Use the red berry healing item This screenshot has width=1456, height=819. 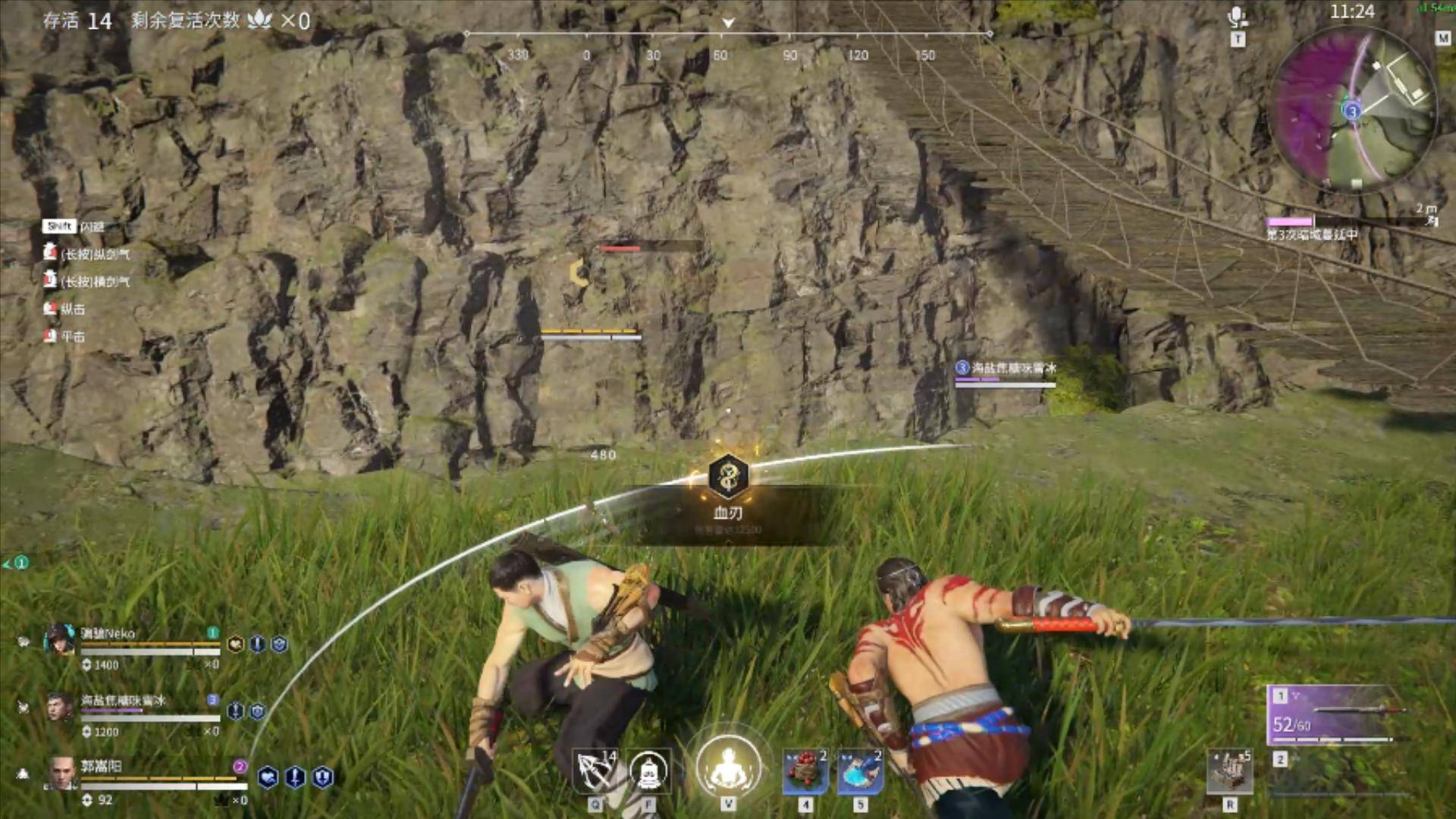[805, 771]
